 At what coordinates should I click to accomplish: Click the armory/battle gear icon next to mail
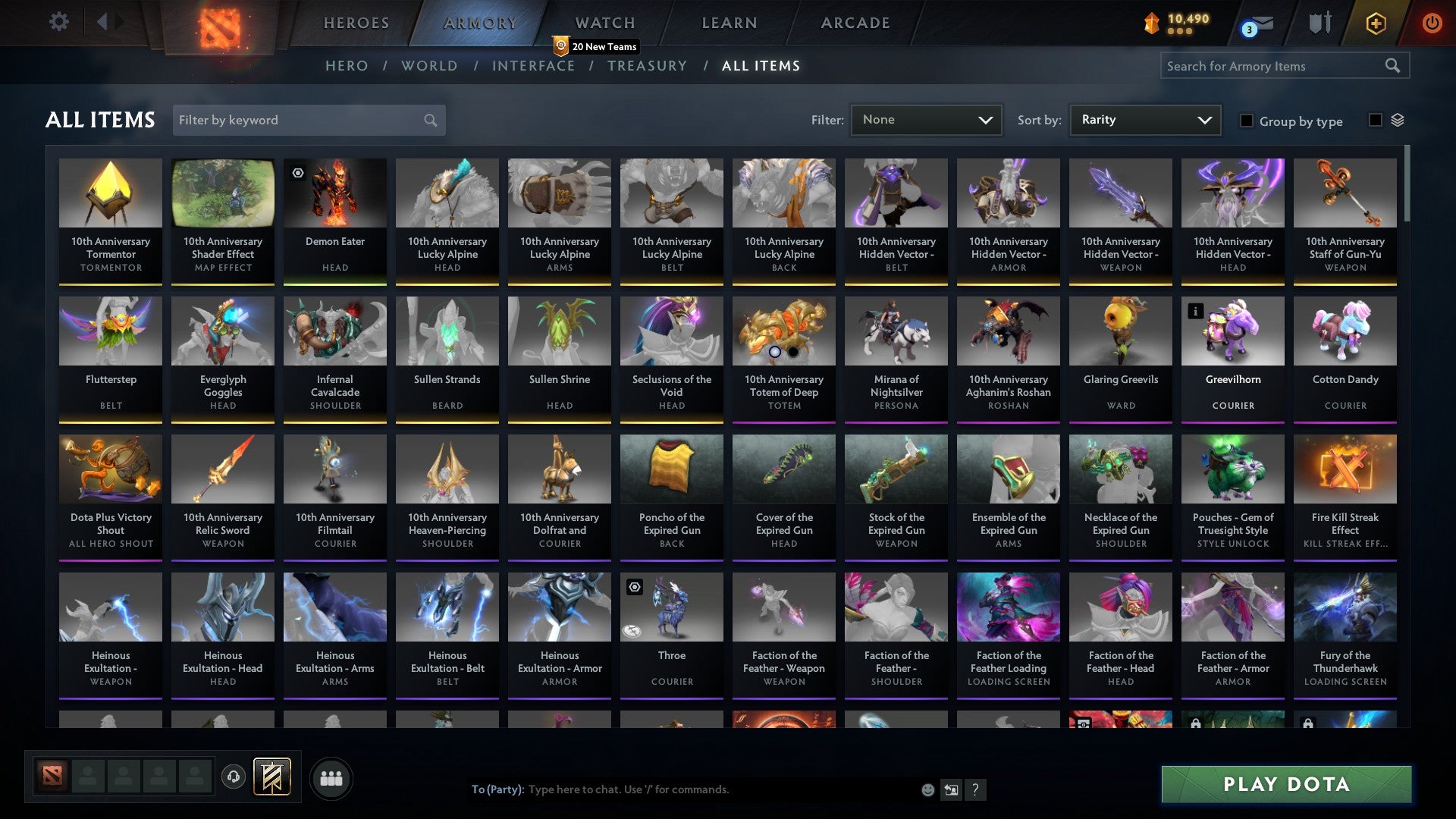(1320, 23)
